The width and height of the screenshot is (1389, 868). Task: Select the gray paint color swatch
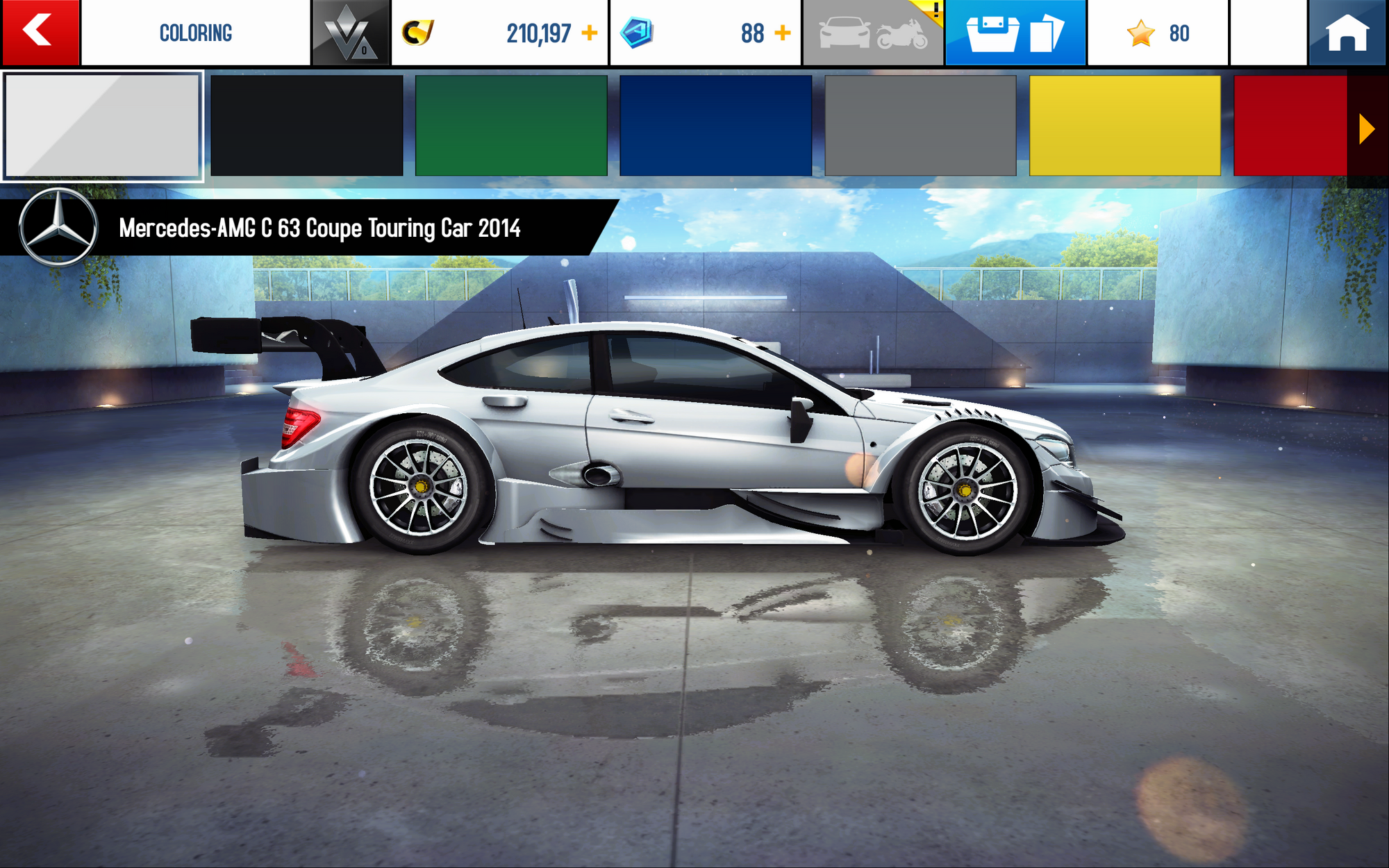pyautogui.click(x=920, y=126)
